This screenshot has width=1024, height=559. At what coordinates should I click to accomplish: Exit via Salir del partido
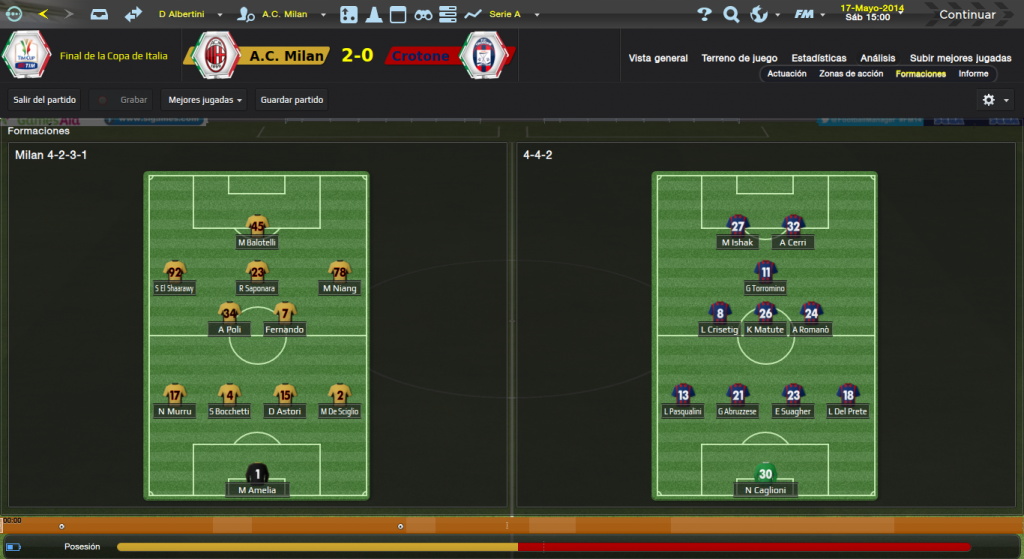pos(44,100)
